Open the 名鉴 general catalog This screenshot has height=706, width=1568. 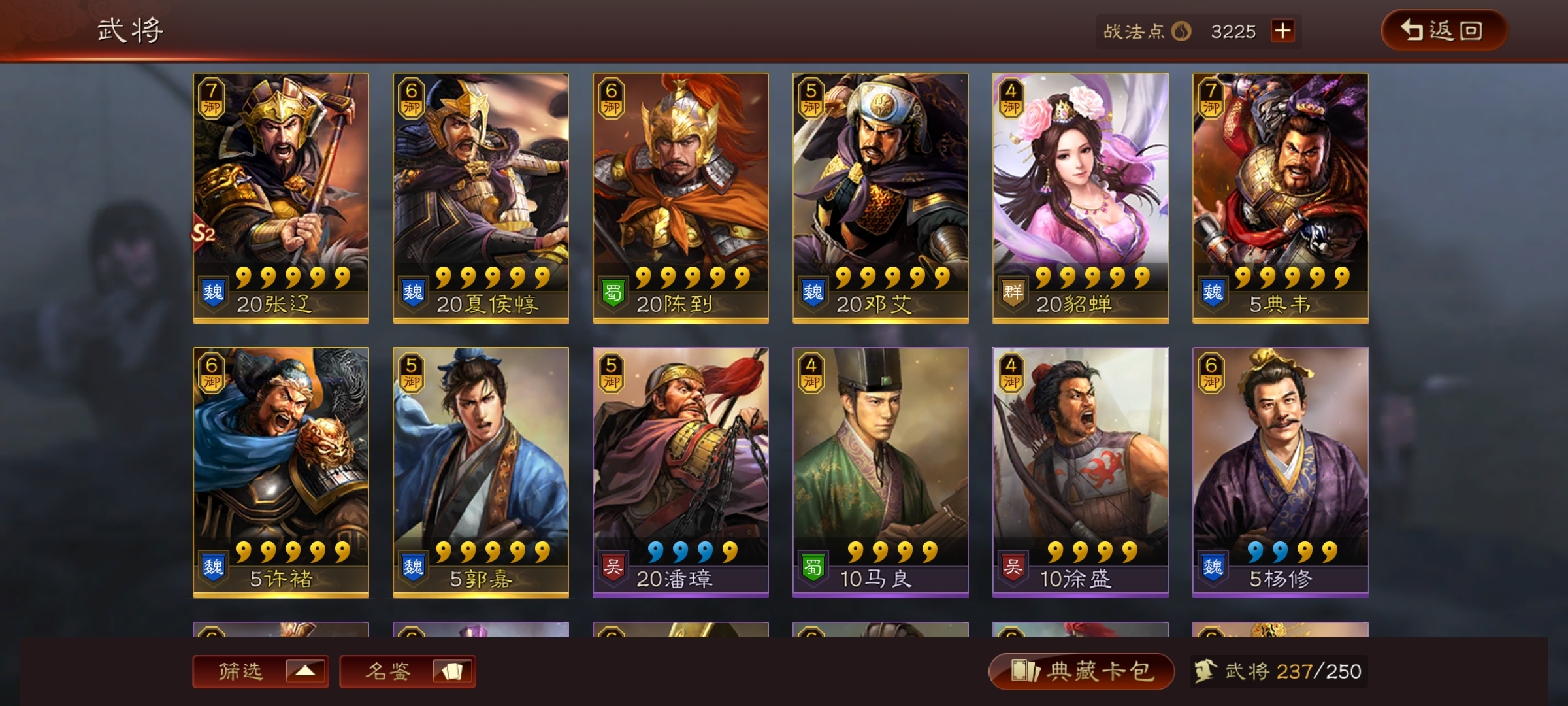(408, 671)
